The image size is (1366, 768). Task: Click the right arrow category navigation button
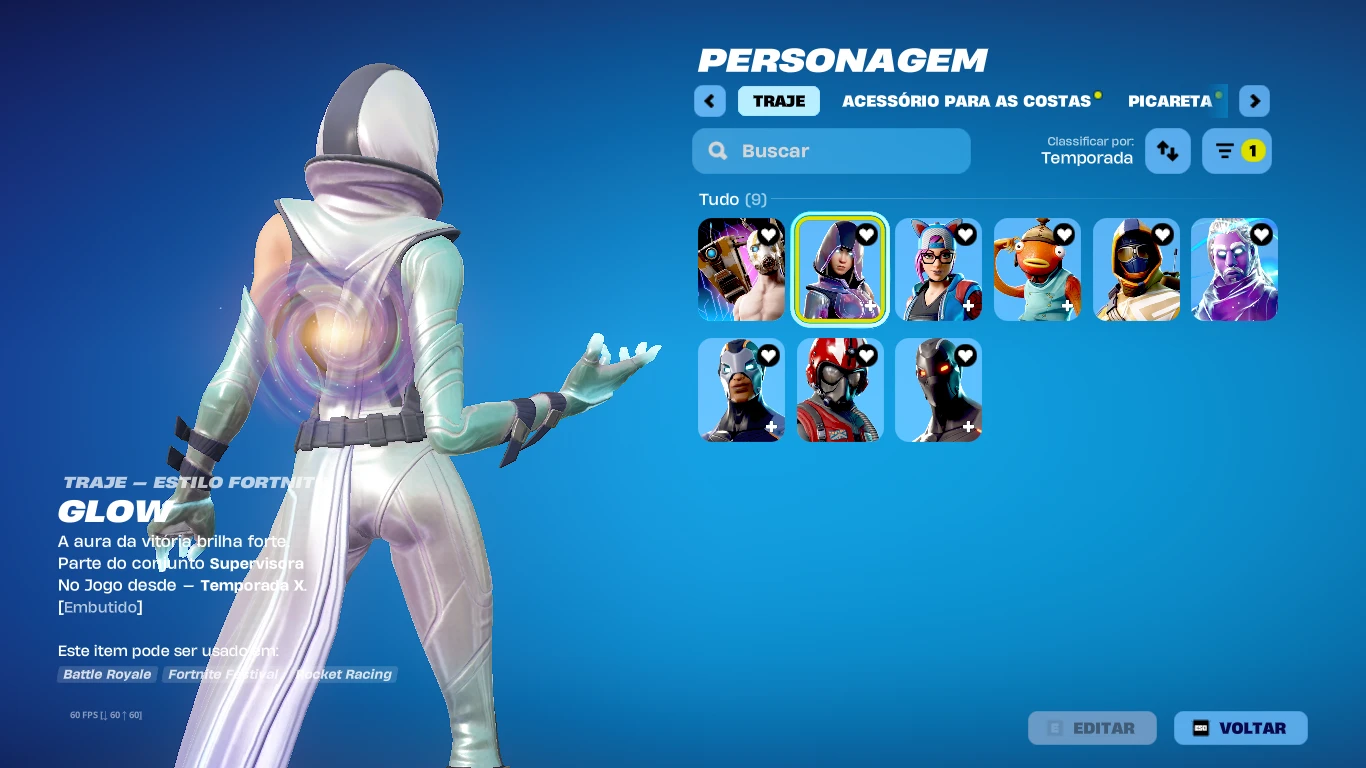click(x=1254, y=101)
